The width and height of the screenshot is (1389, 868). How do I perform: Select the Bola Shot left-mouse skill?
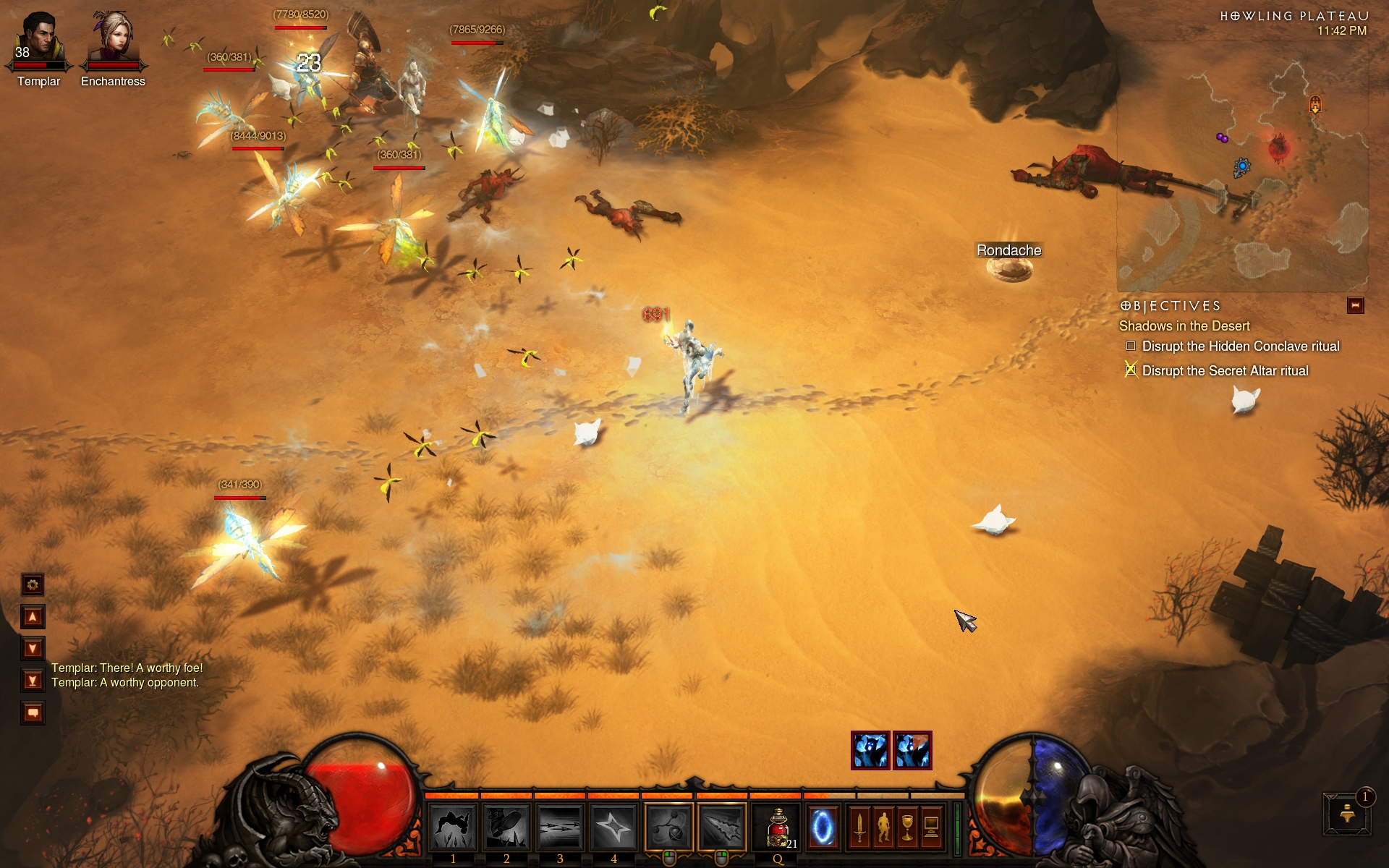tap(668, 827)
